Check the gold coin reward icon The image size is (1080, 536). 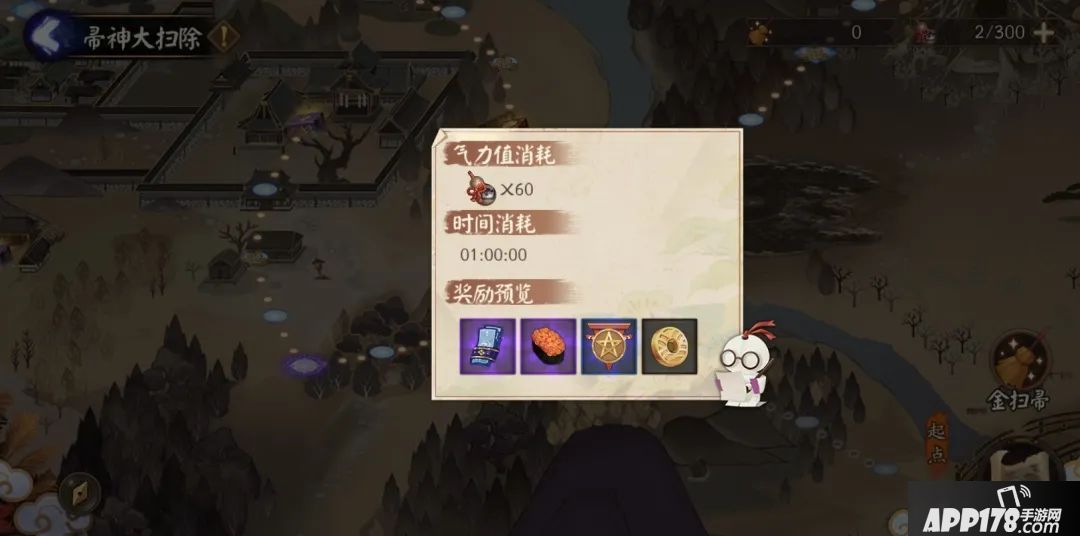pyautogui.click(x=668, y=346)
